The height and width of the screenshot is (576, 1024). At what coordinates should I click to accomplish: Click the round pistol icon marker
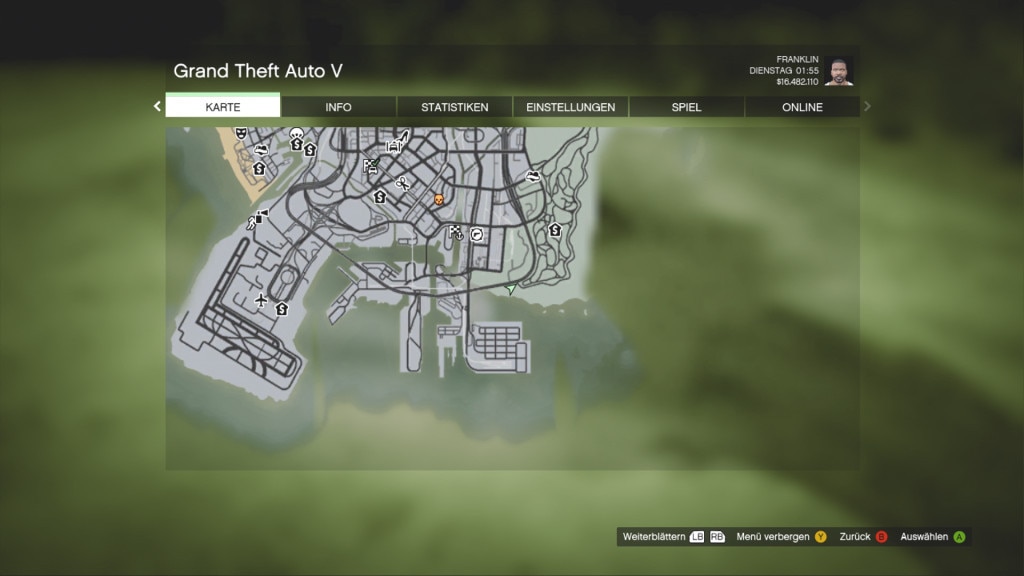(477, 235)
